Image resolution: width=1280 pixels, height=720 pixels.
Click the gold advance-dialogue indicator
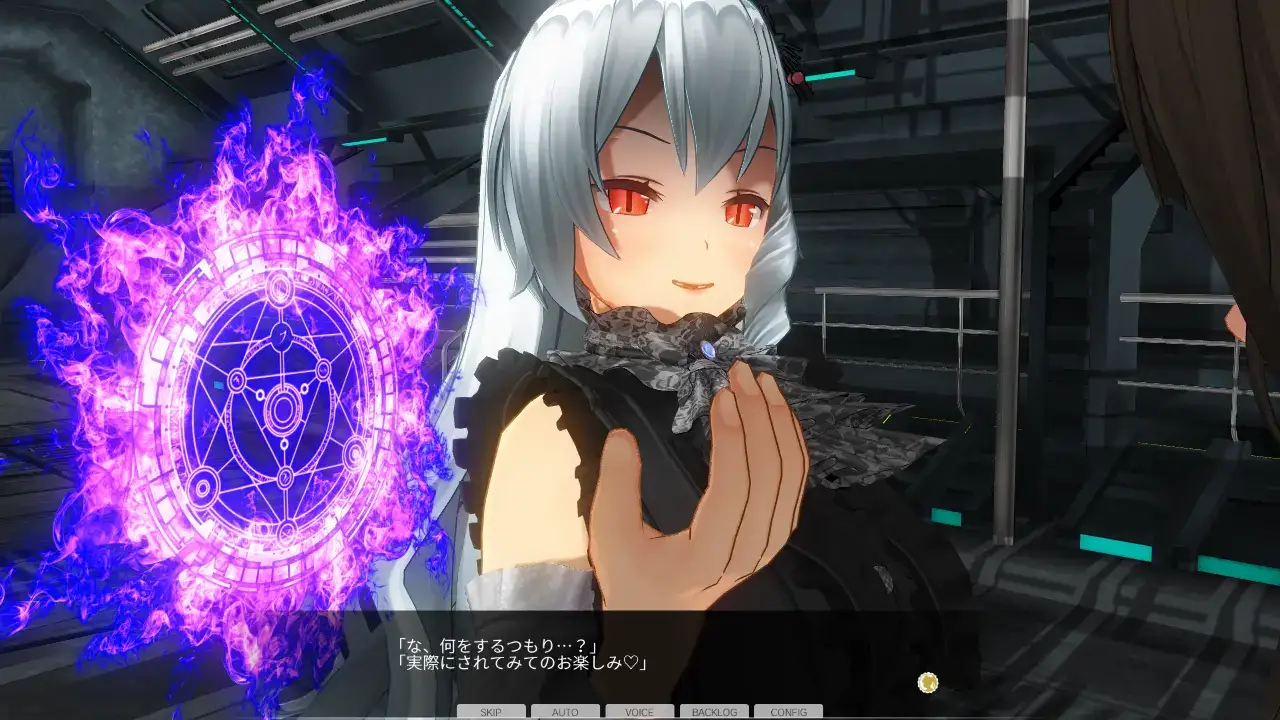928,682
